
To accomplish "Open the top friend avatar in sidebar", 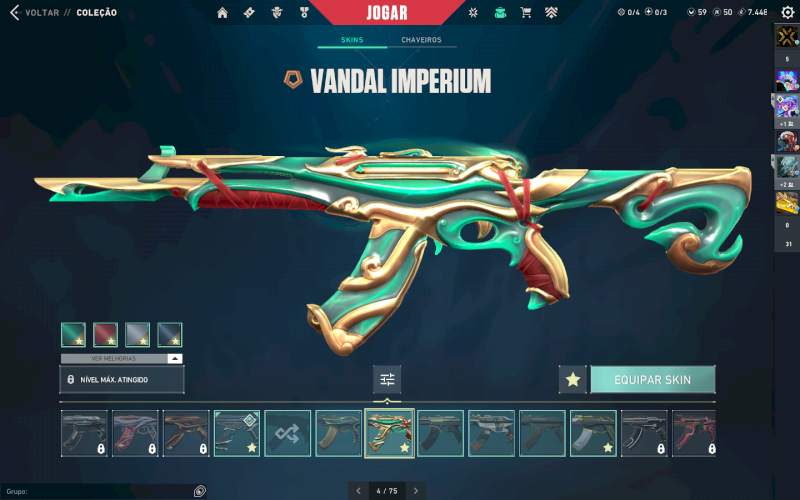I will [787, 37].
